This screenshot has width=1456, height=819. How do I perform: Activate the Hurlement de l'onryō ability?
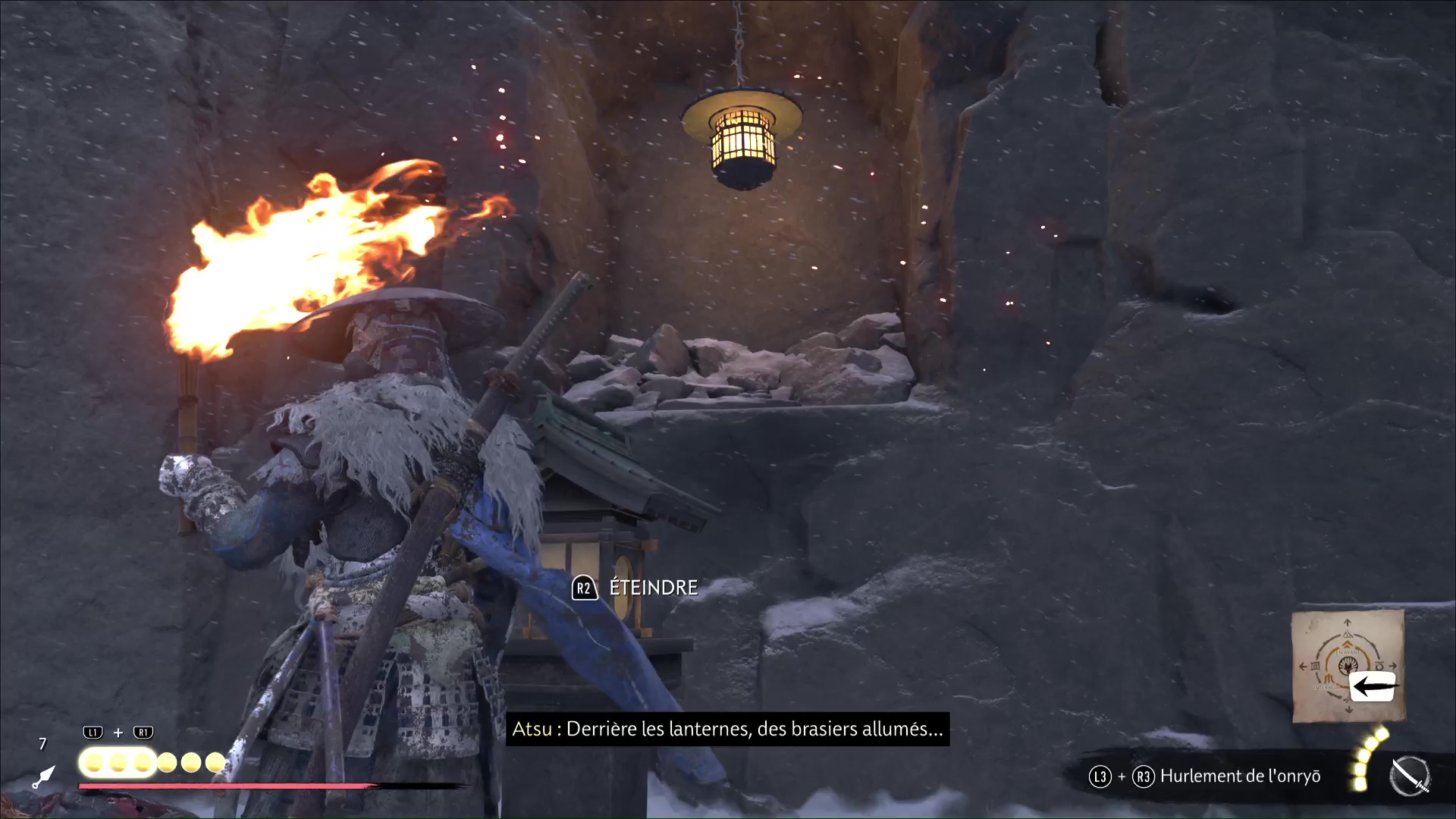(1239, 777)
